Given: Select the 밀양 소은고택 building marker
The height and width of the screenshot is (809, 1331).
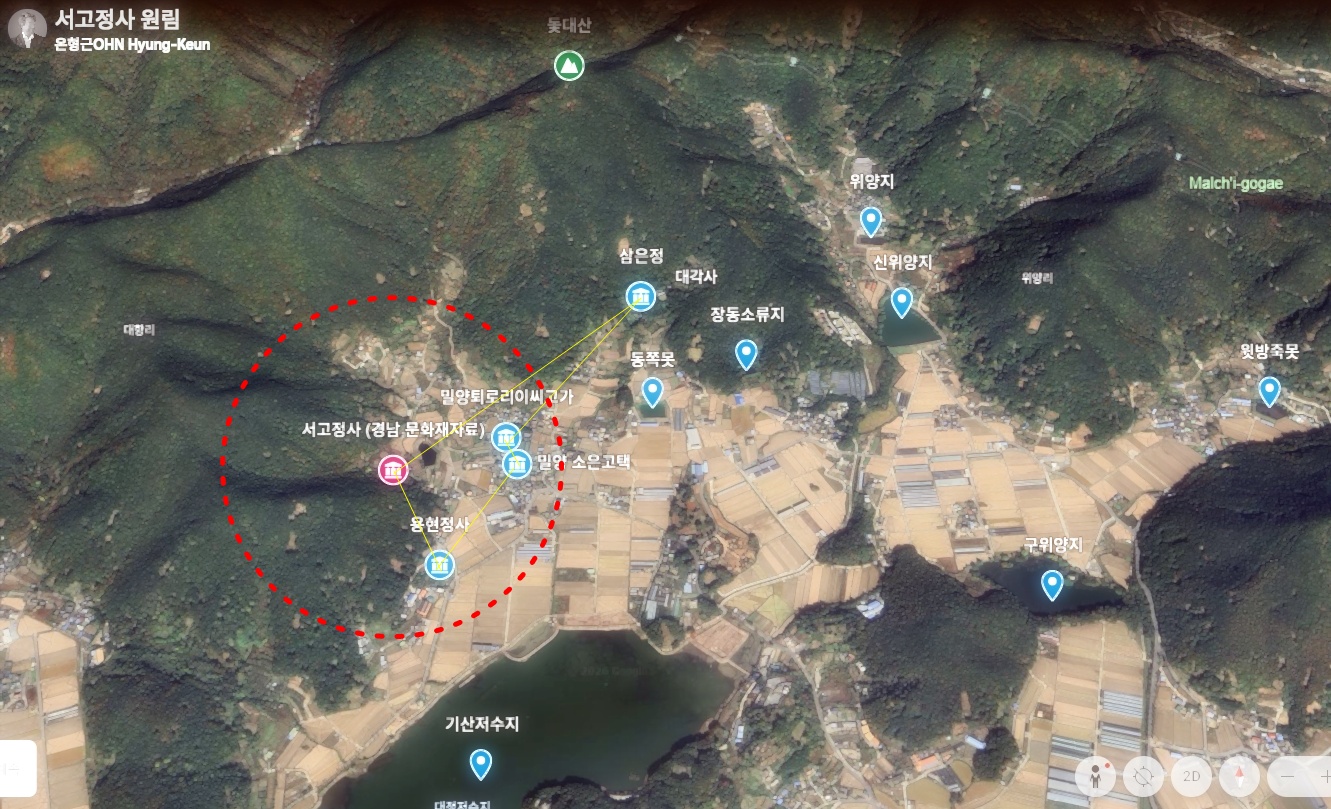Looking at the screenshot, I should coord(517,464).
